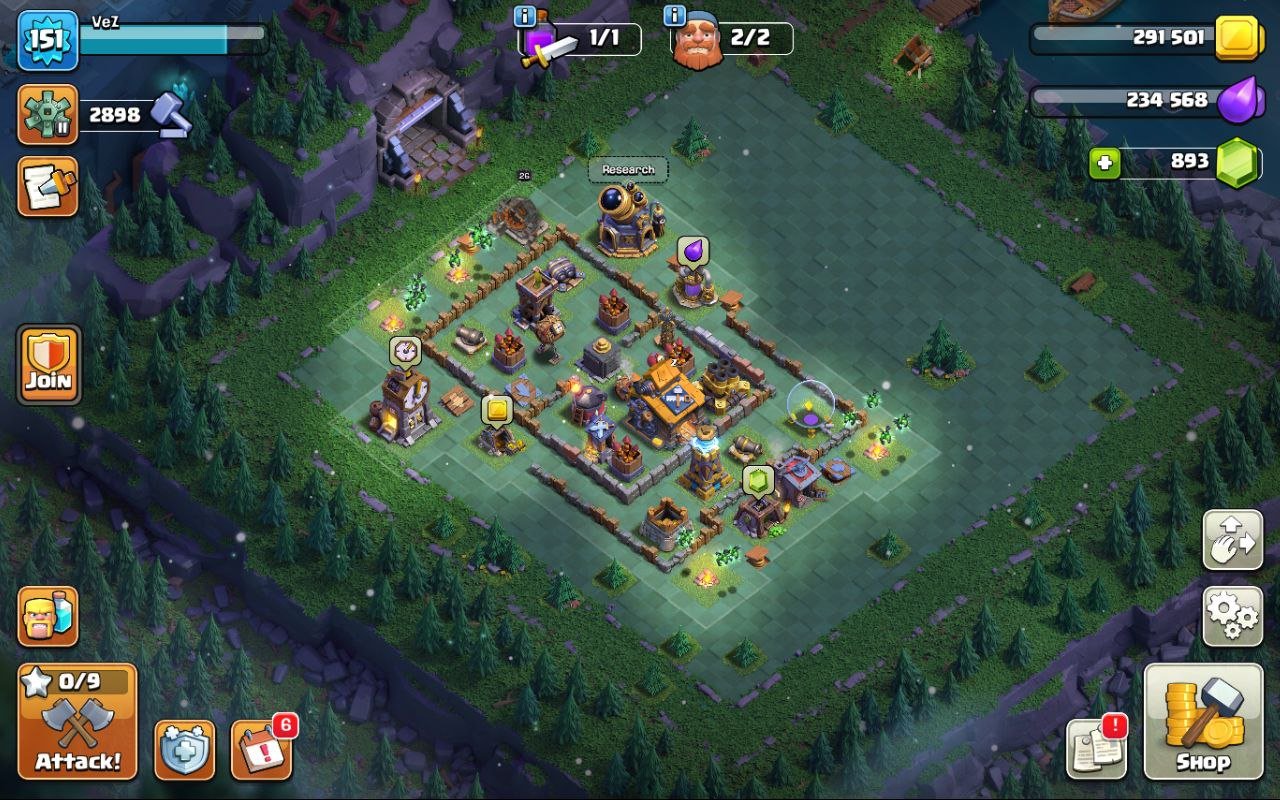Open the settings gear menu
This screenshot has width=1280, height=800.
(x=1232, y=617)
